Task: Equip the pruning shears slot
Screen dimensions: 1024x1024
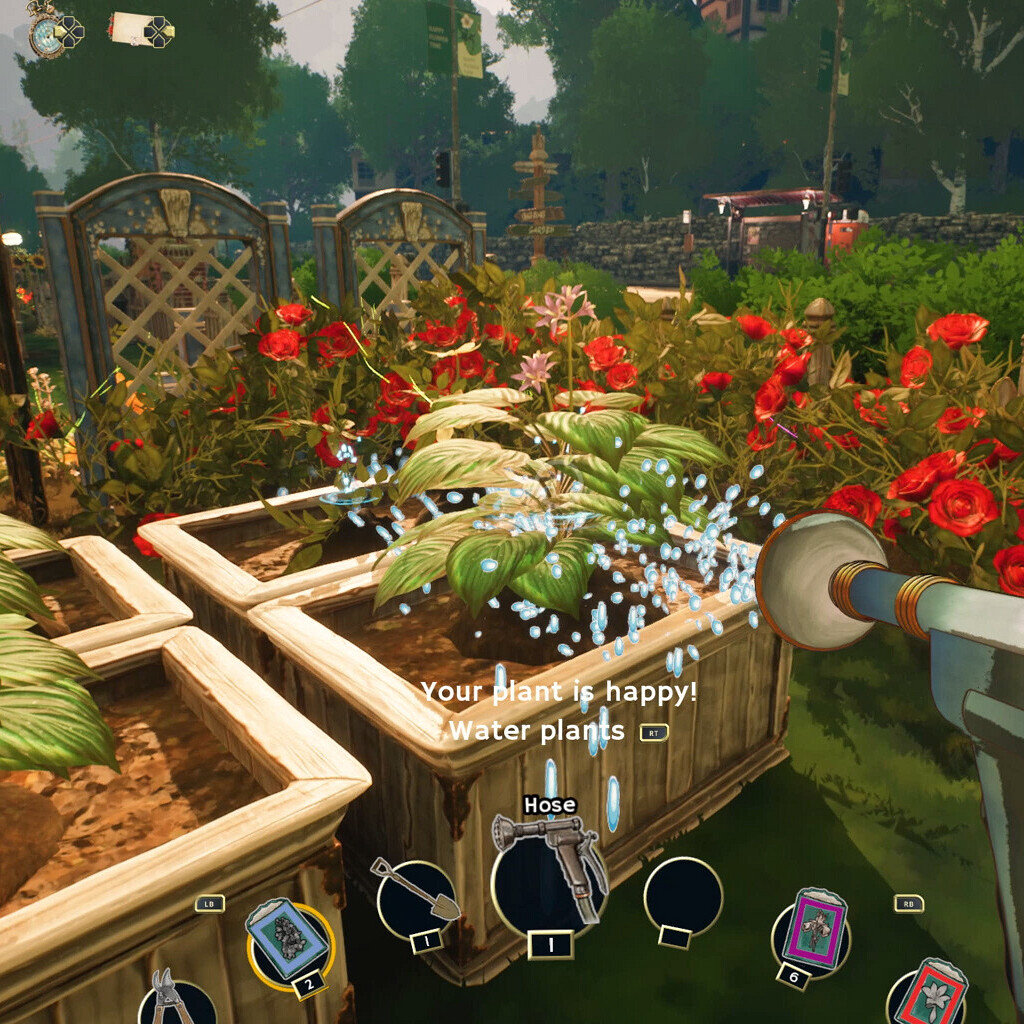Action: pyautogui.click(x=176, y=1002)
